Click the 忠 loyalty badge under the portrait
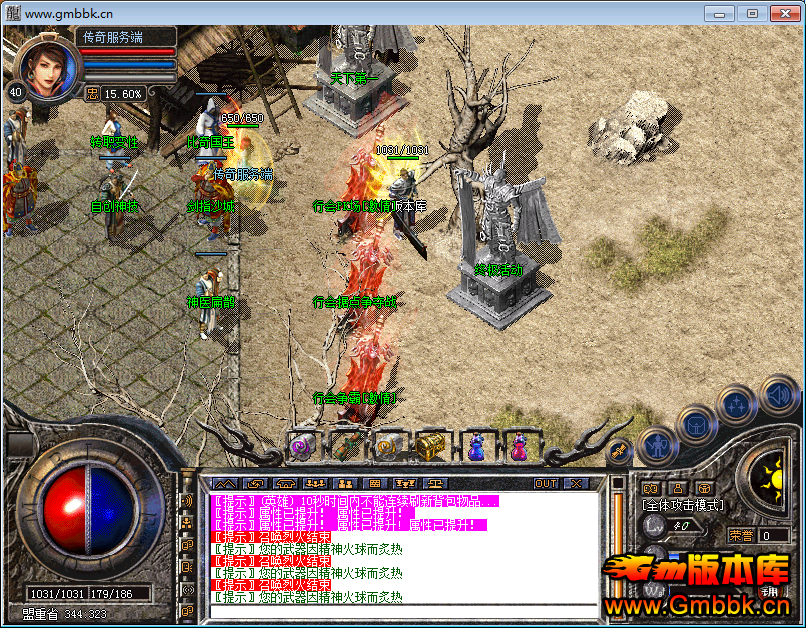The image size is (806, 628). pos(93,94)
